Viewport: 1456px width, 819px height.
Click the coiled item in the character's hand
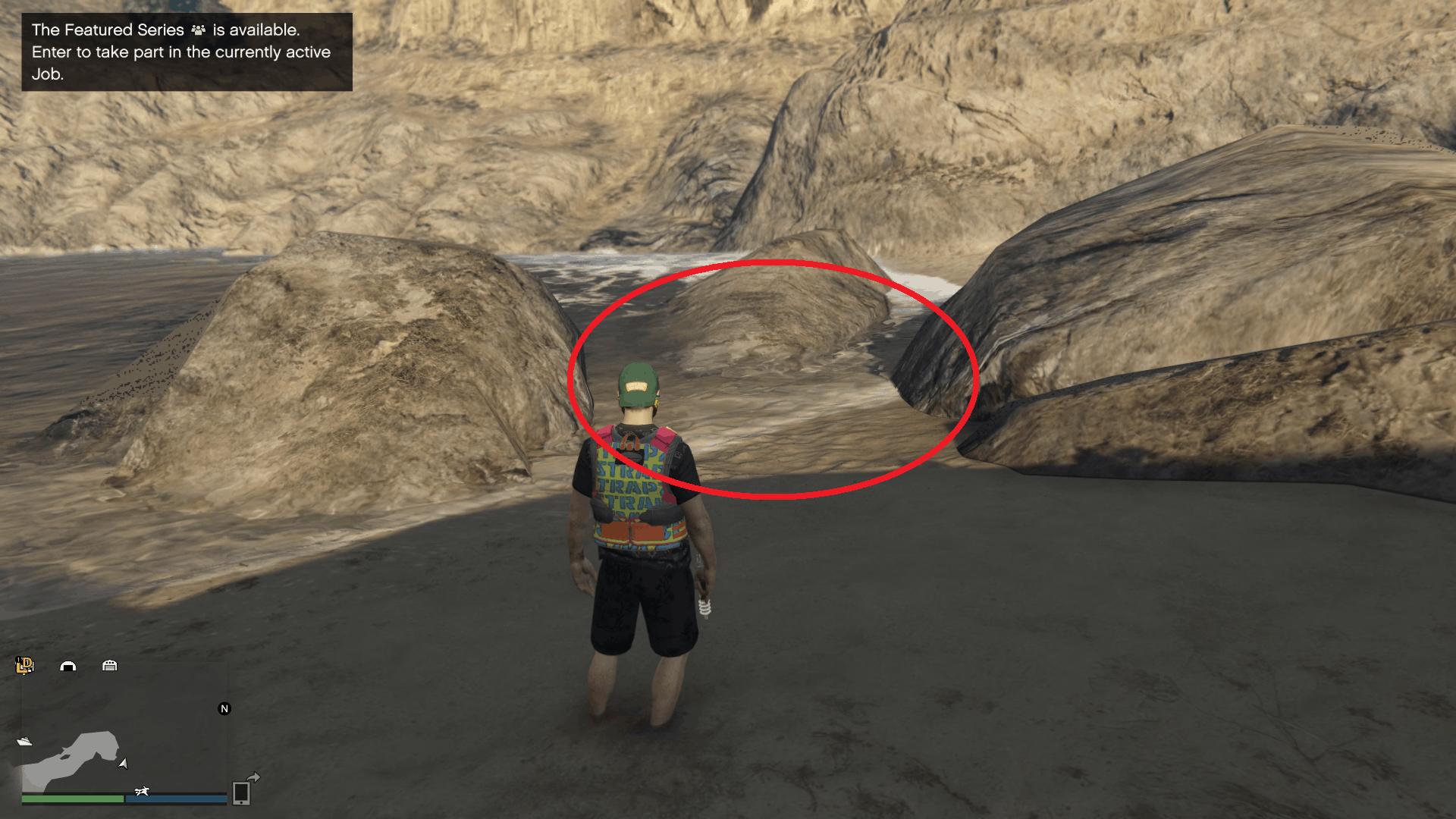coord(704,607)
